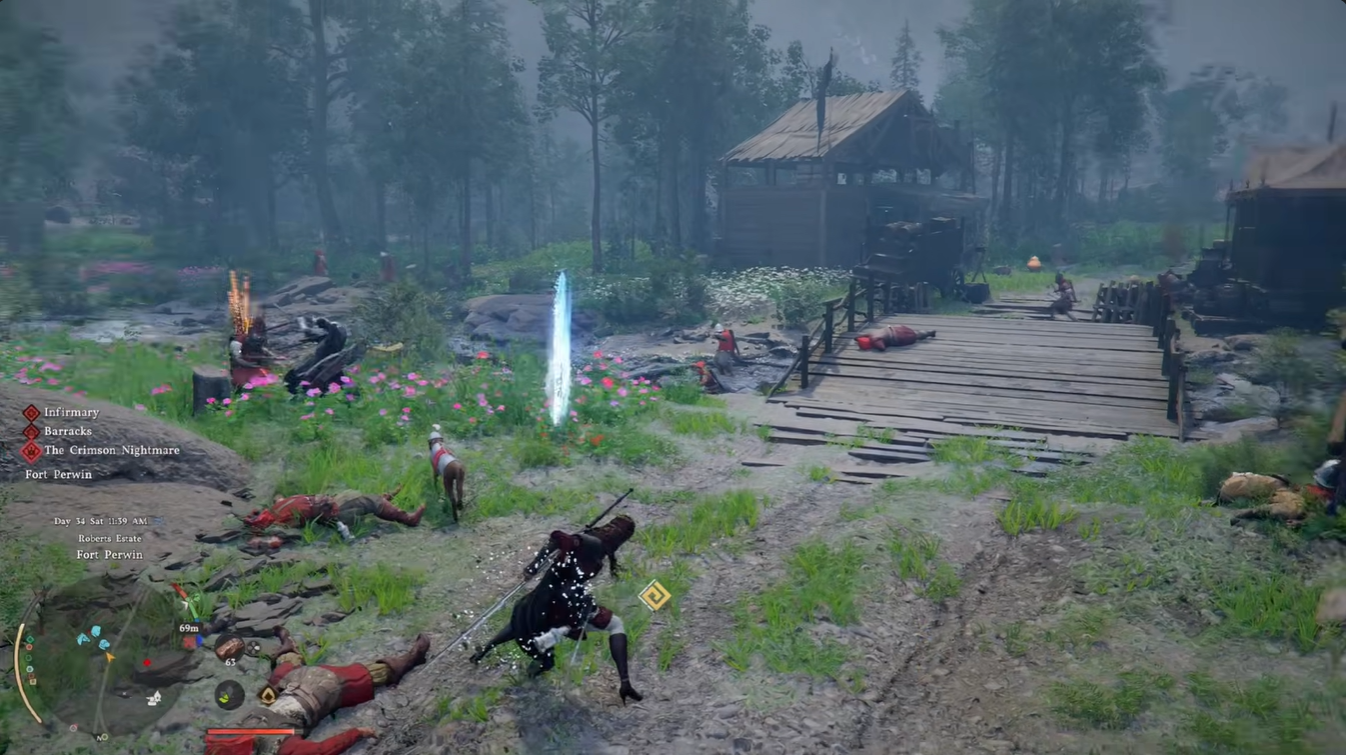
Task: Select the Barracks objective diamond icon
Action: 33,432
